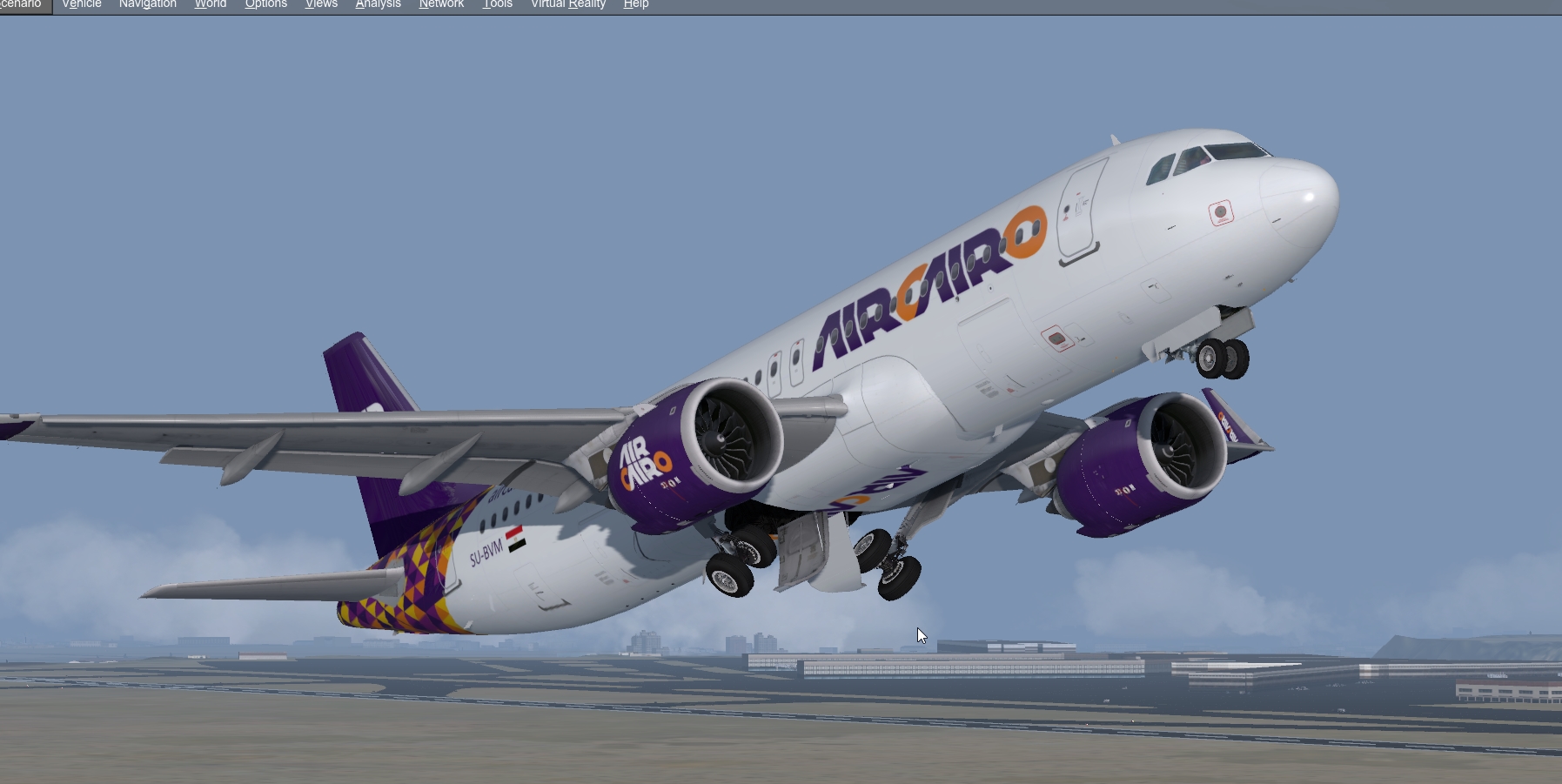This screenshot has width=1562, height=784.
Task: Open the Network menu
Action: click(441, 4)
